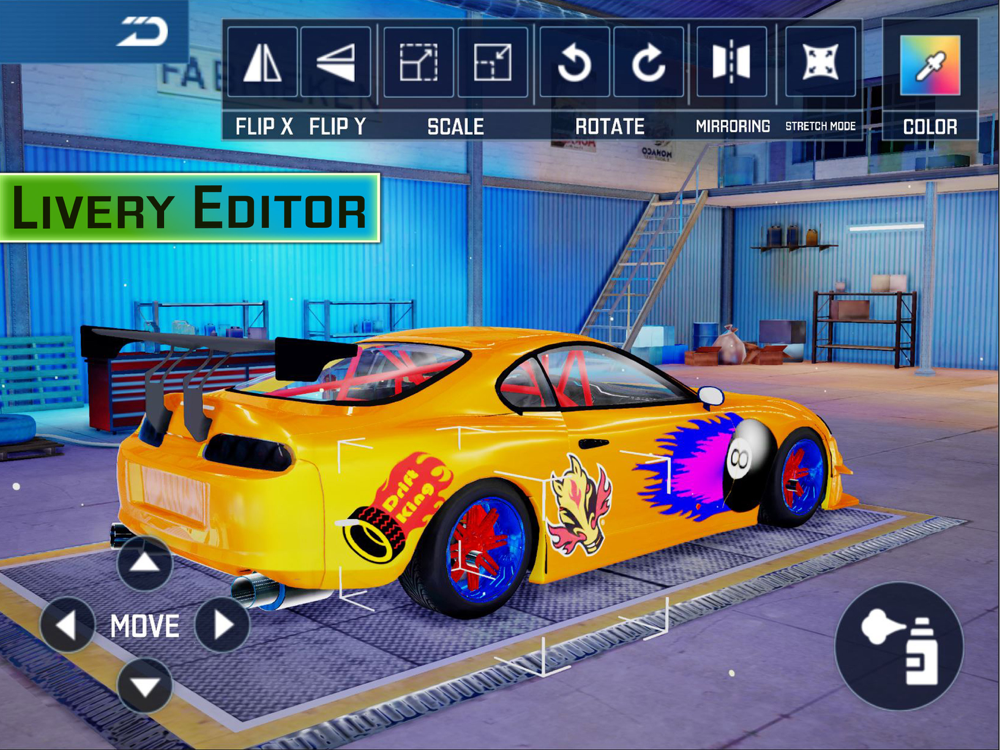Tap the back arrow logo button
The image size is (1000, 750).
click(142, 31)
